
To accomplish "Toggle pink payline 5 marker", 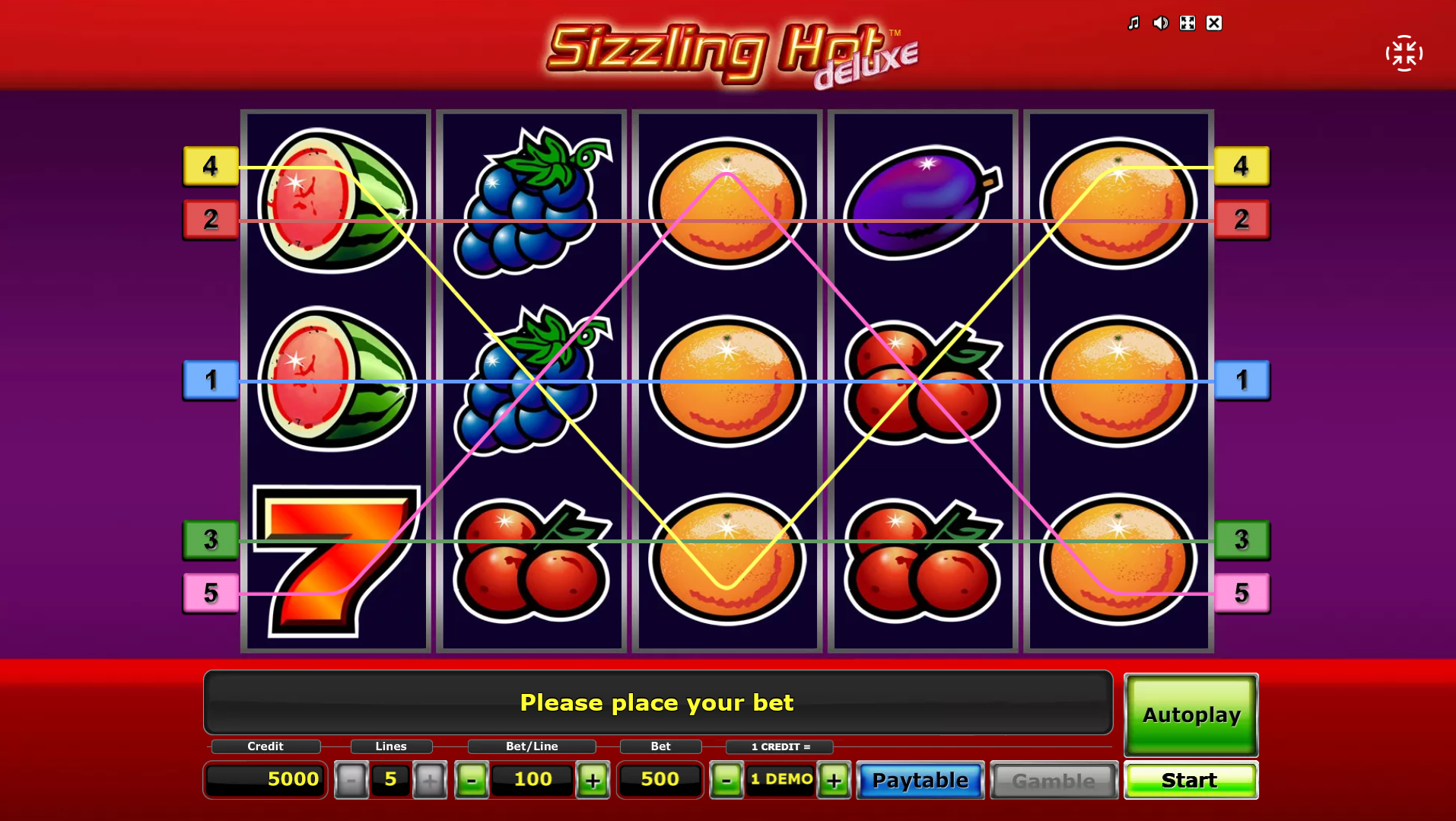I will click(210, 593).
